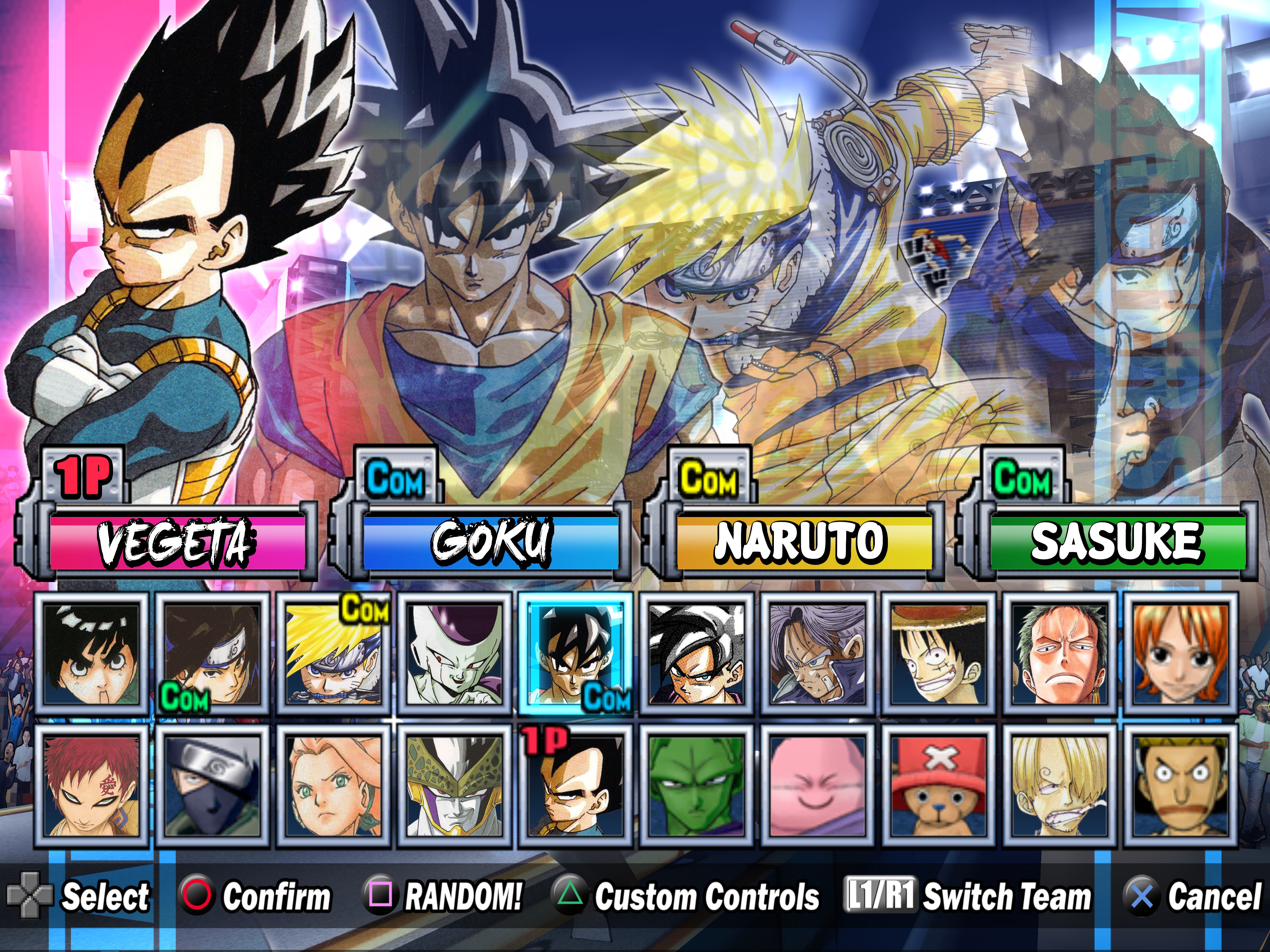Viewport: 1270px width, 952px height.
Task: Select the Zoro character portrait
Action: [x=1060, y=654]
